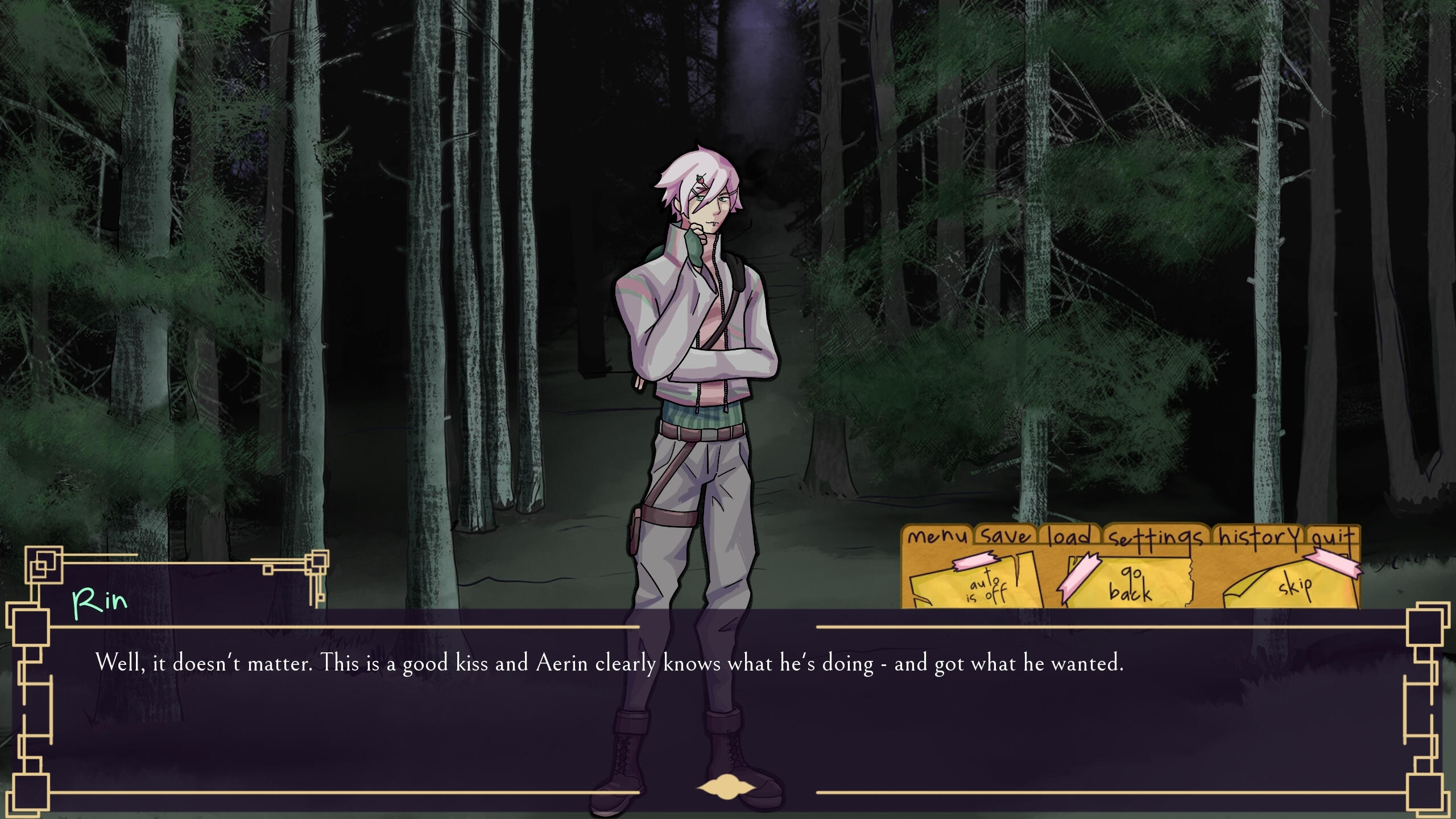This screenshot has width=1456, height=819.
Task: Show the dialogue history
Action: click(x=1259, y=536)
